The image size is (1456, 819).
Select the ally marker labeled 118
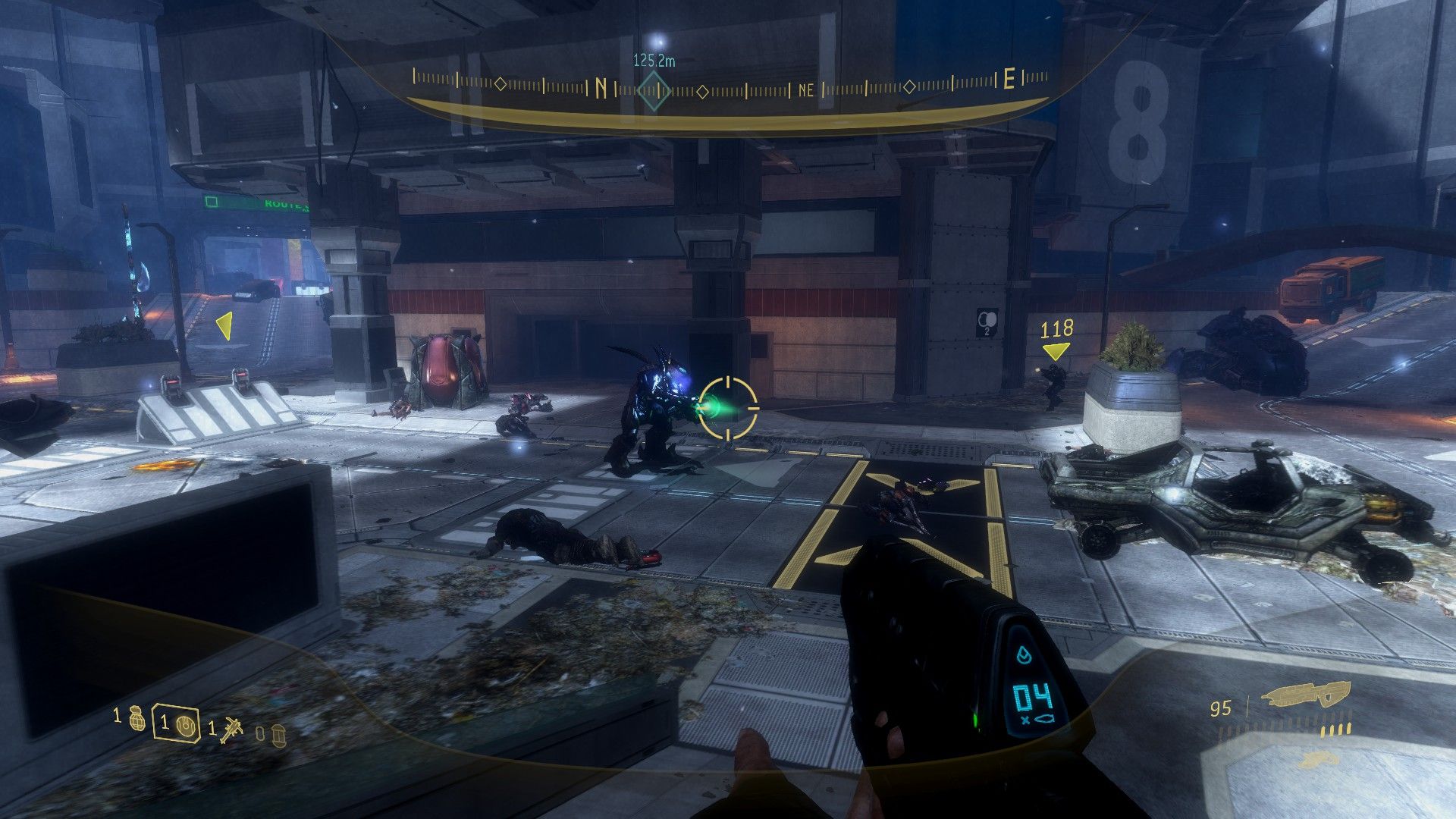[1056, 350]
